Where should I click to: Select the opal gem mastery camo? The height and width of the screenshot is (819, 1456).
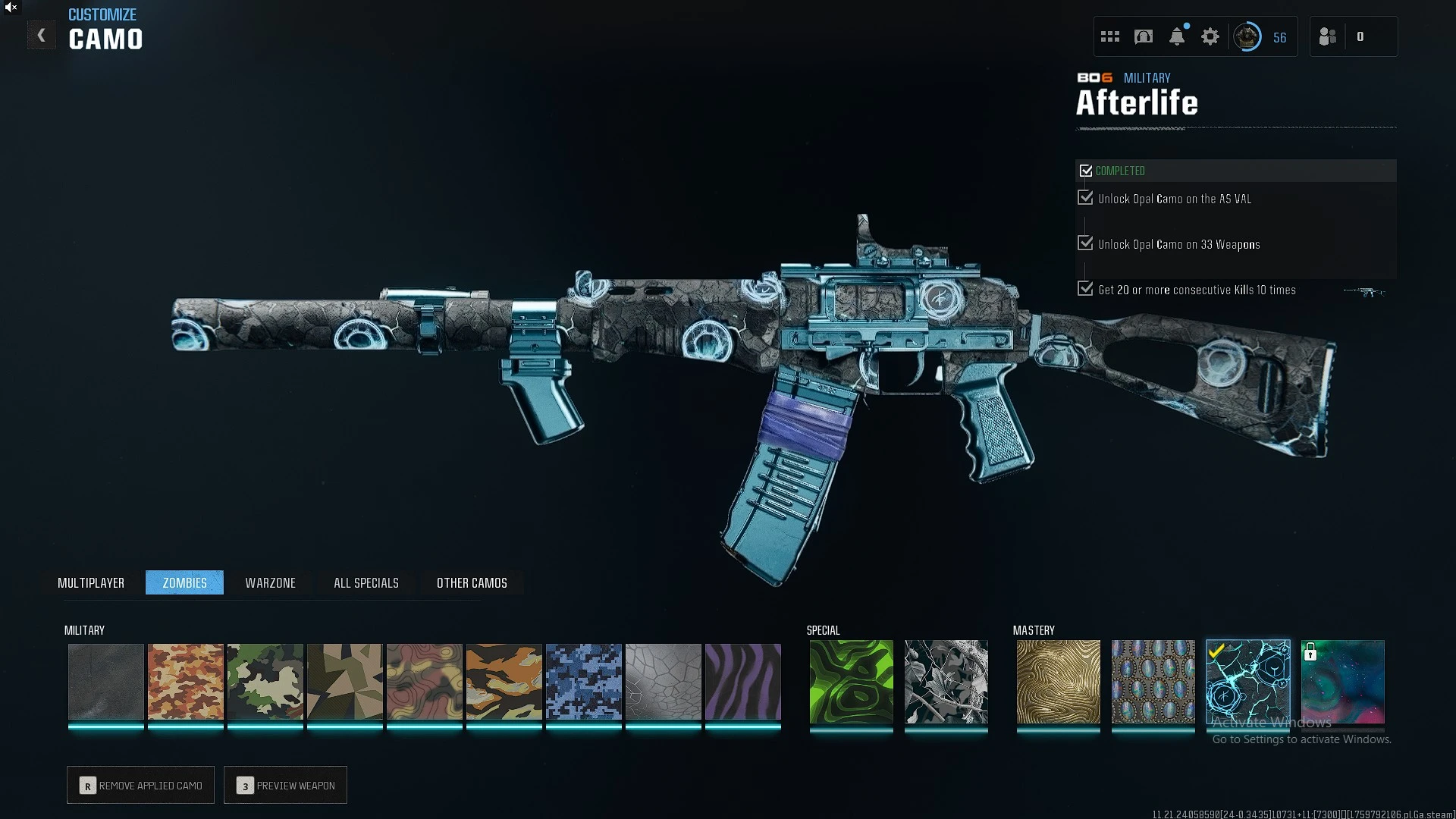[1153, 681]
